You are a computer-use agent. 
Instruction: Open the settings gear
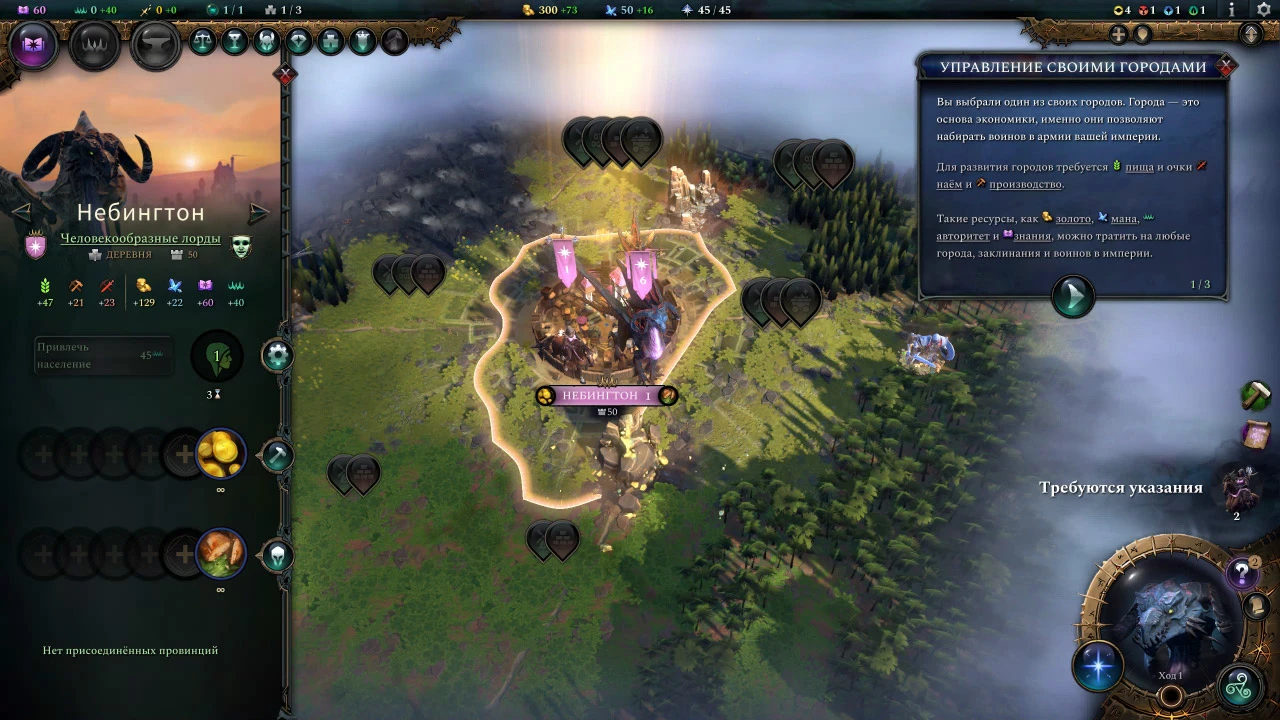point(1263,10)
